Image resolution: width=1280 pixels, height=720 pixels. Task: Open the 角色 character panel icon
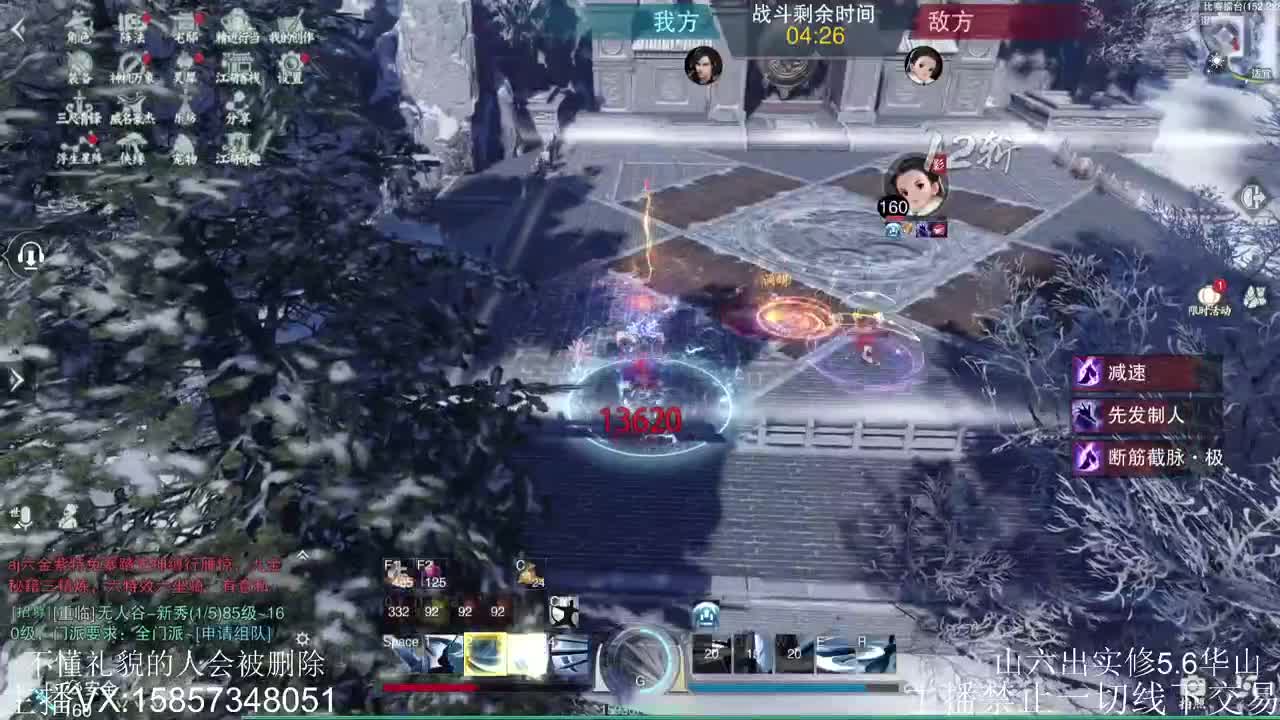[x=79, y=27]
